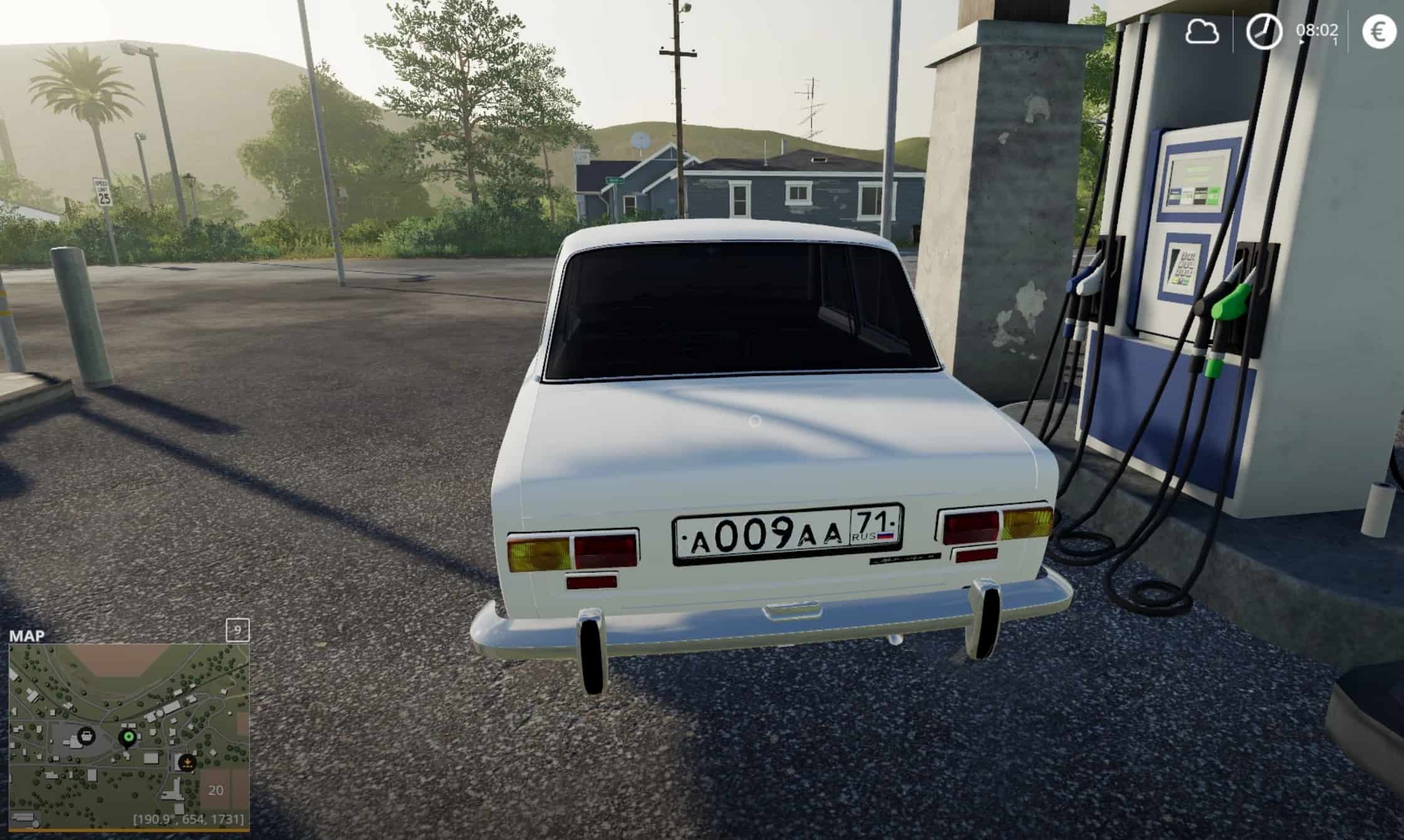Choose field 20 on the minimap

(216, 790)
